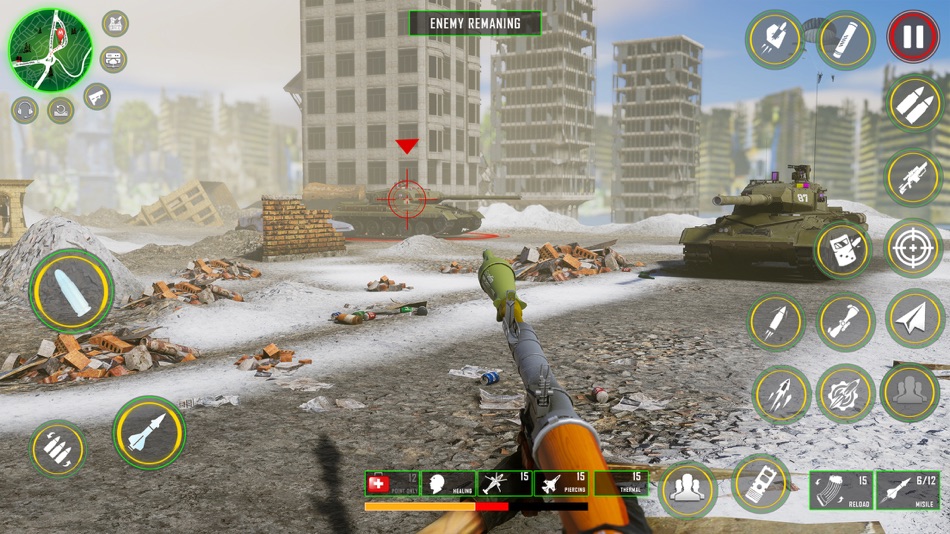The image size is (950, 534).
Task: Tap the three-bullets ammo button
Action: pyautogui.click(x=57, y=448)
